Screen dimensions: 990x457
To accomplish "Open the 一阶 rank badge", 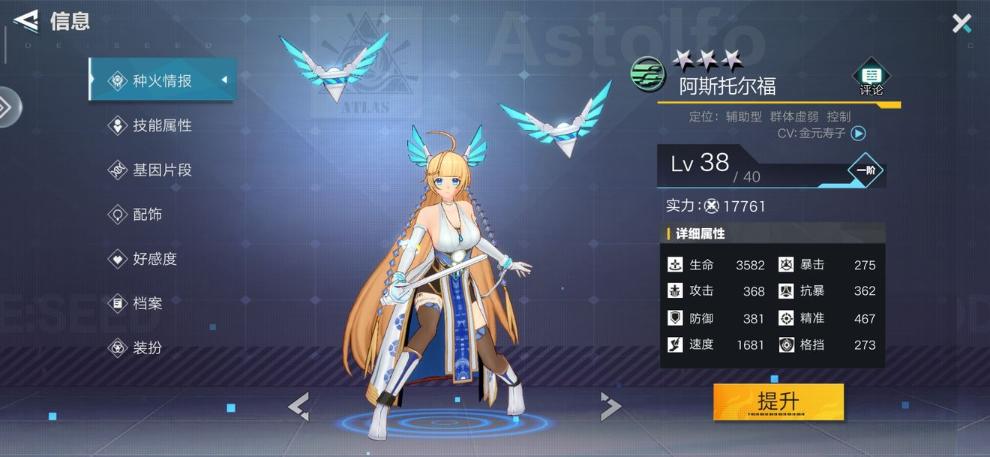I will click(866, 170).
